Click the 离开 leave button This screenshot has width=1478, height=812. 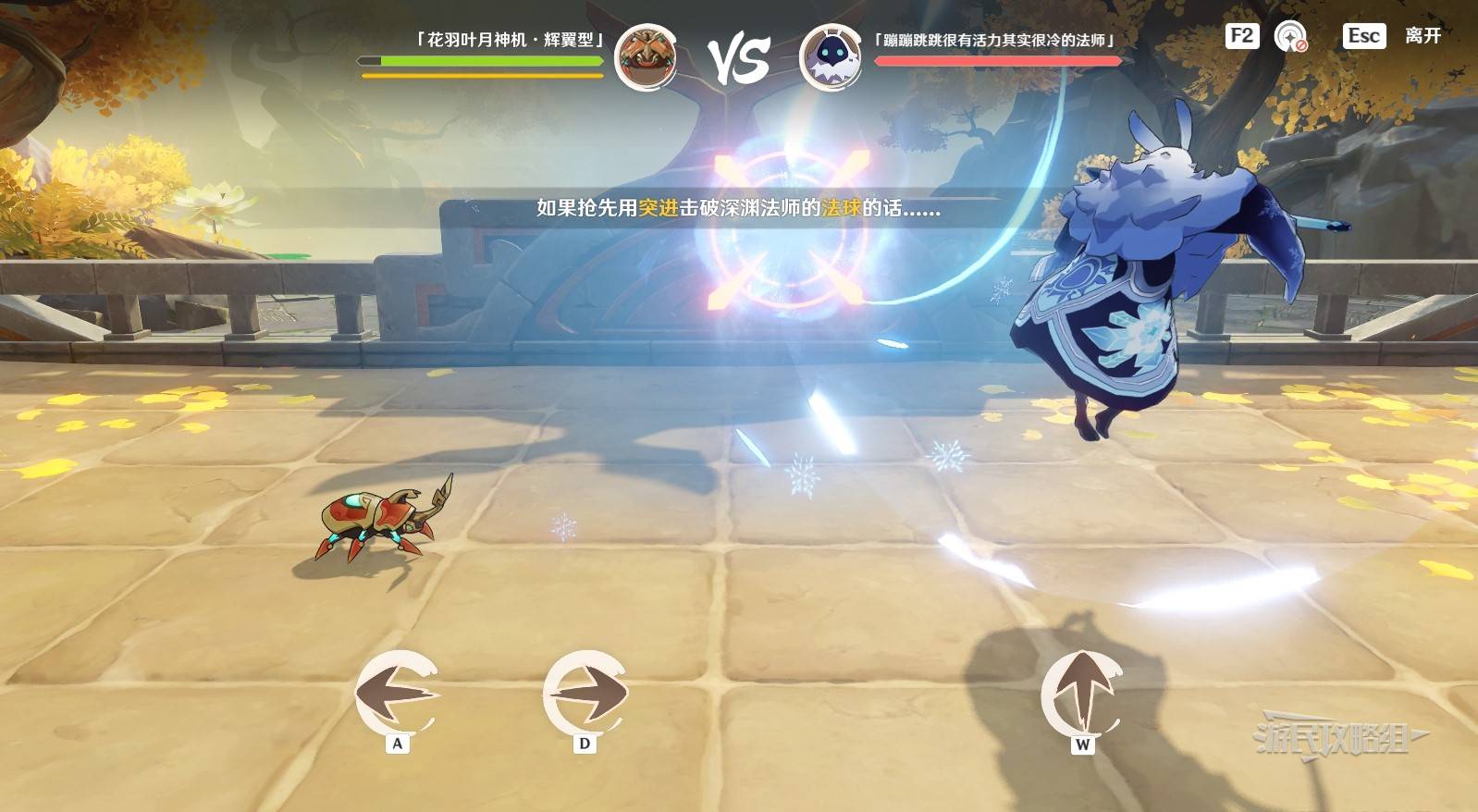pos(1423,36)
